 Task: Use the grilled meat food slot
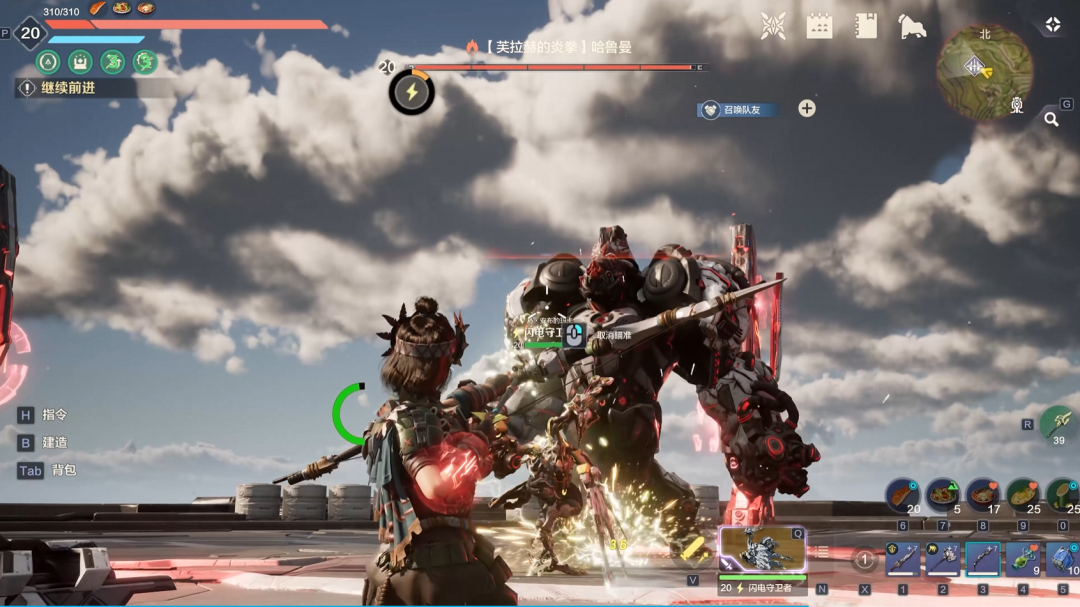coord(902,495)
